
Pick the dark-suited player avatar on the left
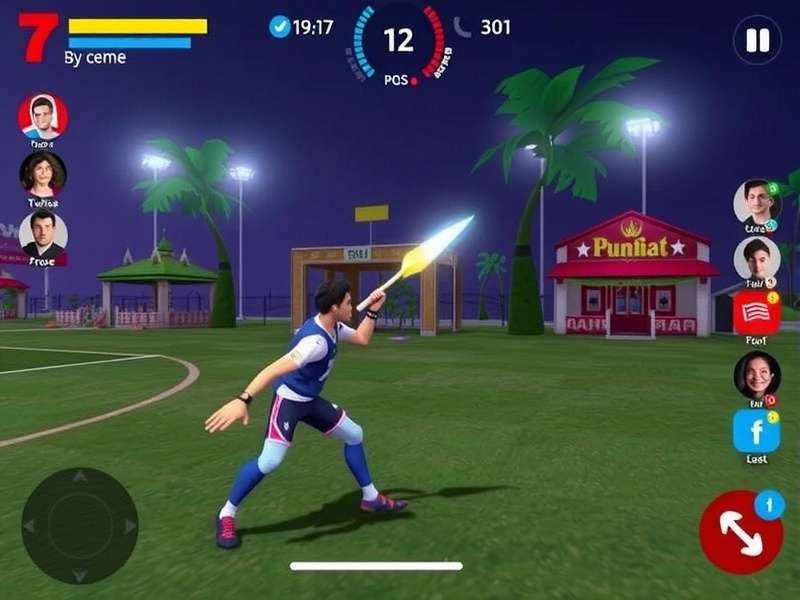(43, 234)
